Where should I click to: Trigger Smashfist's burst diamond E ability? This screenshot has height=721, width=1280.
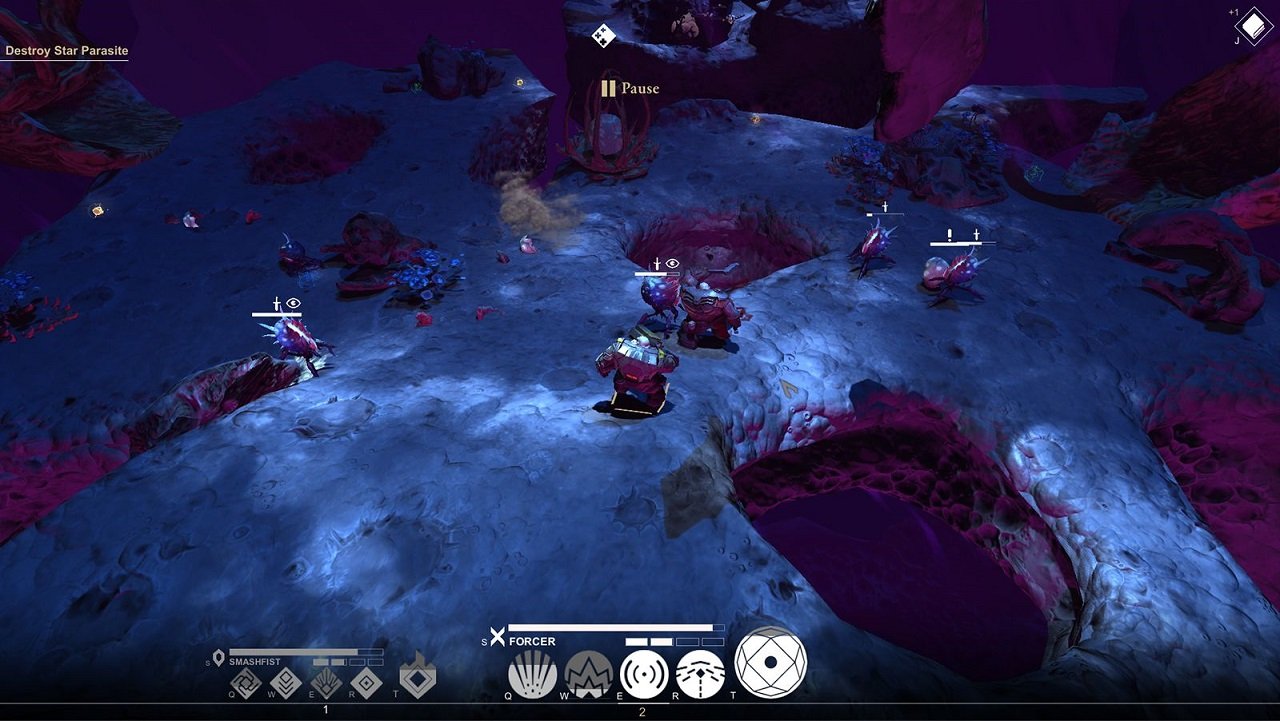click(326, 684)
